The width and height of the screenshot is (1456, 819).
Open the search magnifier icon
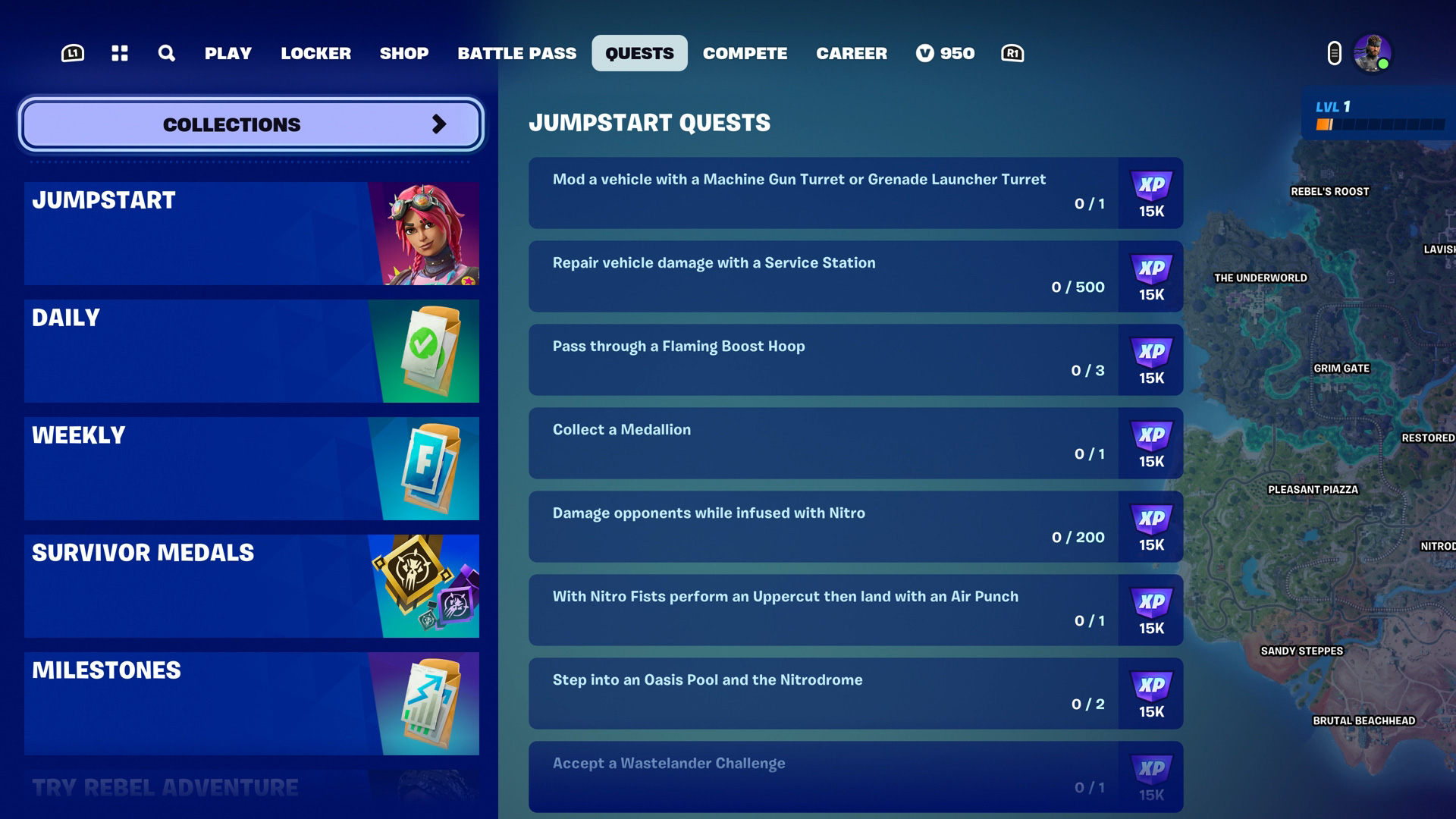(x=165, y=53)
